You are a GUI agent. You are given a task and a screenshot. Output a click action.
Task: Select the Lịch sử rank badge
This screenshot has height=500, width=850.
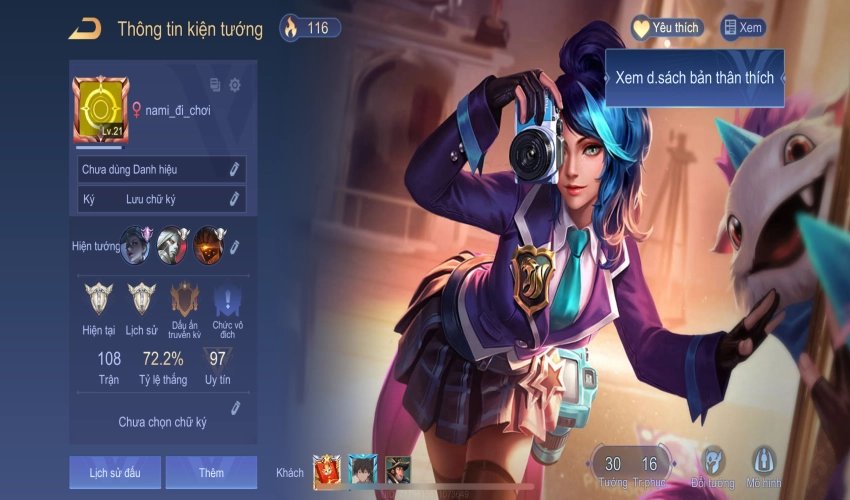(142, 300)
